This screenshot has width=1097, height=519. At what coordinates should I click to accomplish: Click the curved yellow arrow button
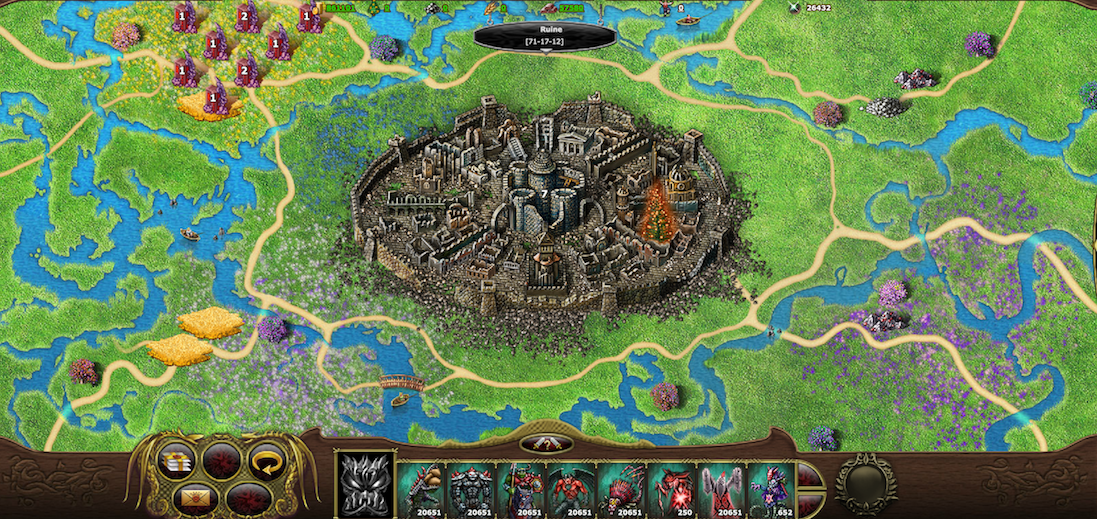point(267,461)
